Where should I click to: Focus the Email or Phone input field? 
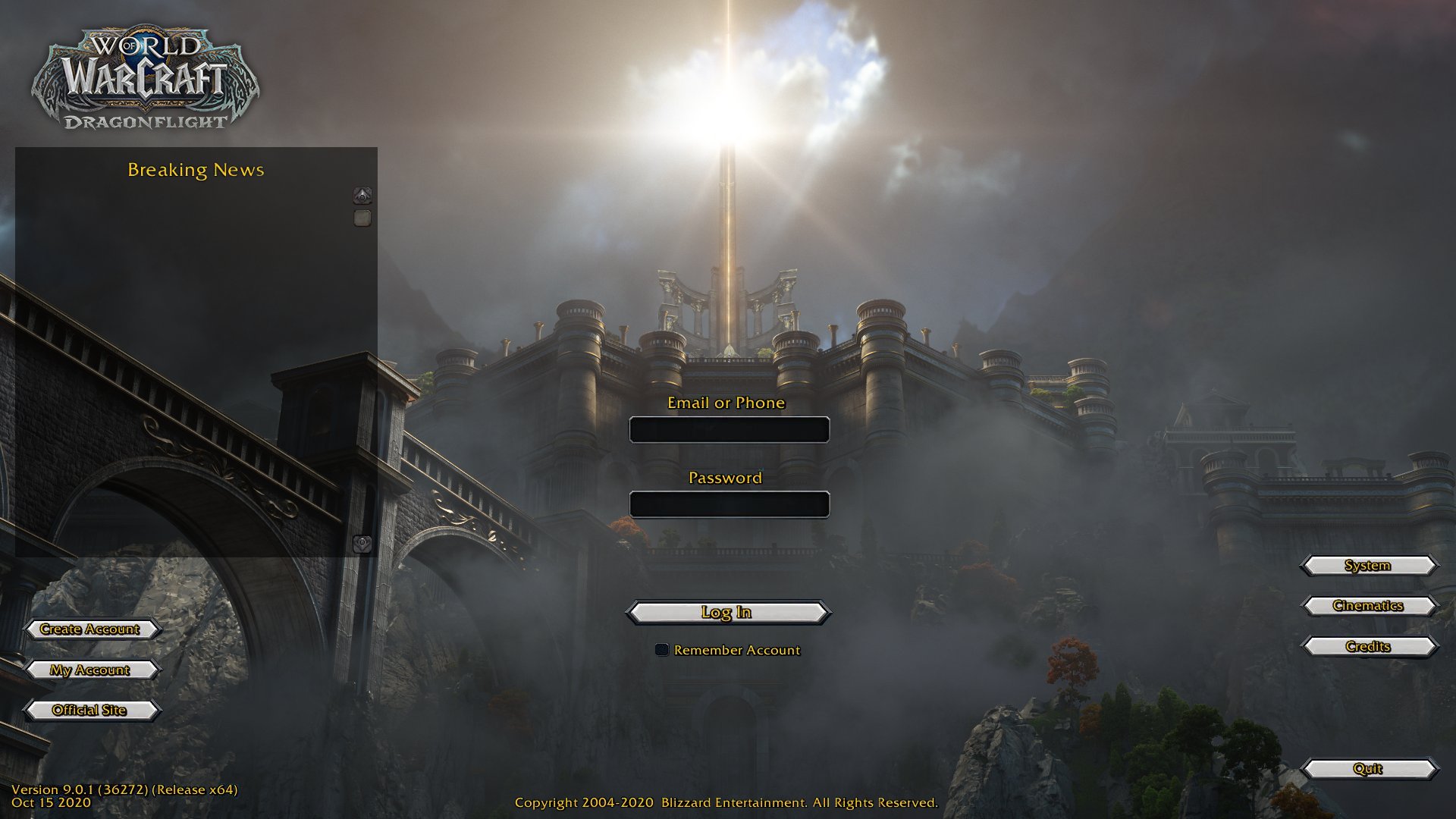pos(730,429)
